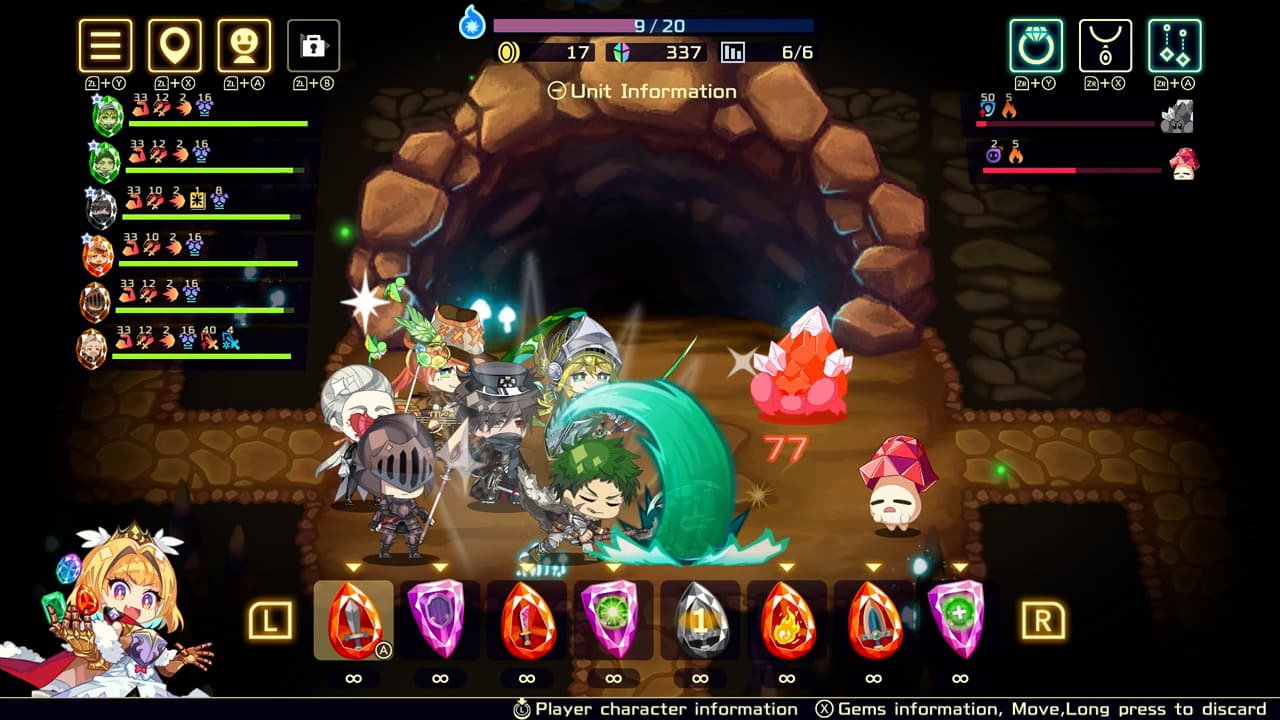Select the necklace equipment icon
This screenshot has height=720, width=1280.
1104,46
